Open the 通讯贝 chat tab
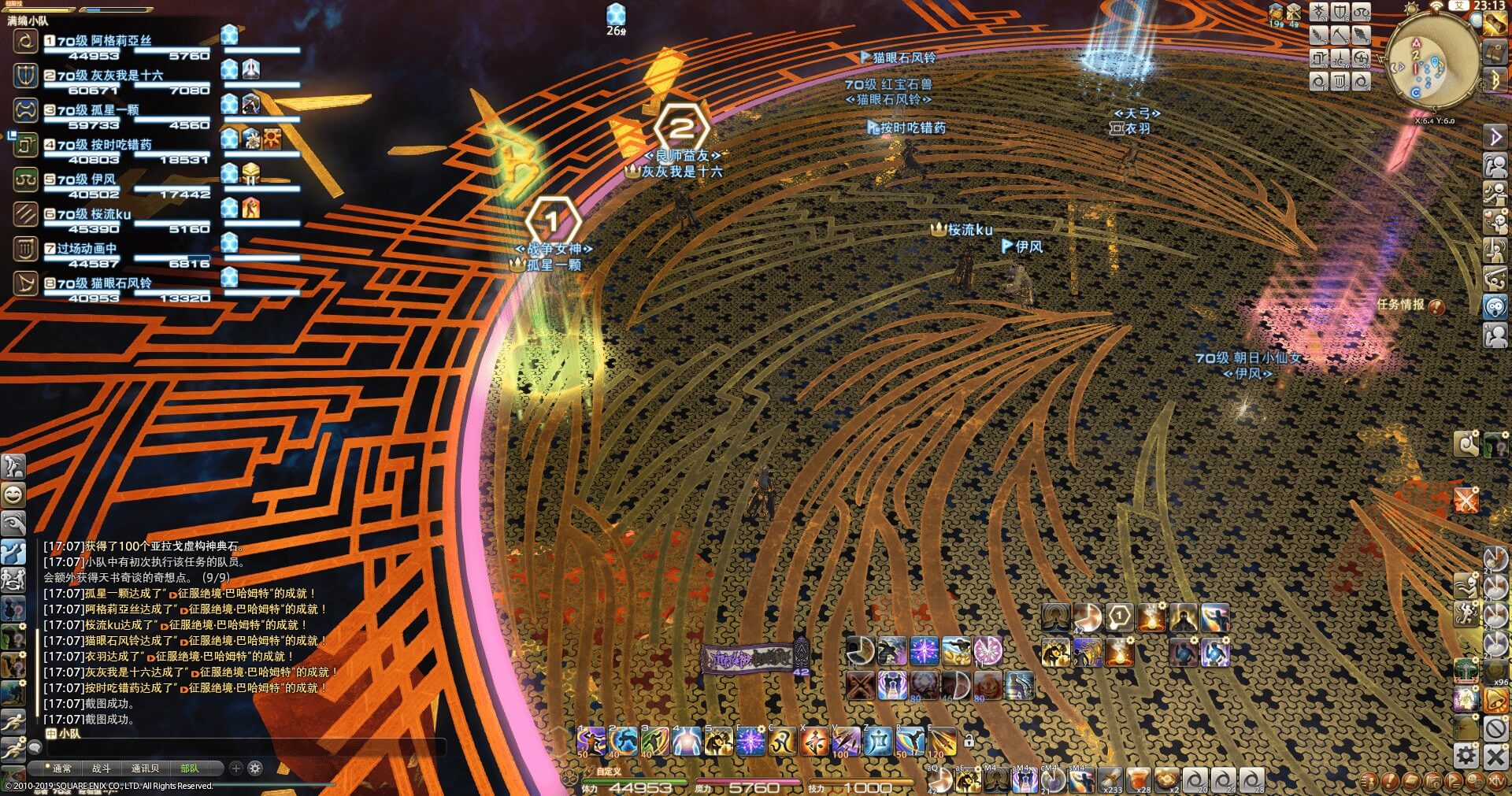The height and width of the screenshot is (796, 1512). (x=145, y=768)
